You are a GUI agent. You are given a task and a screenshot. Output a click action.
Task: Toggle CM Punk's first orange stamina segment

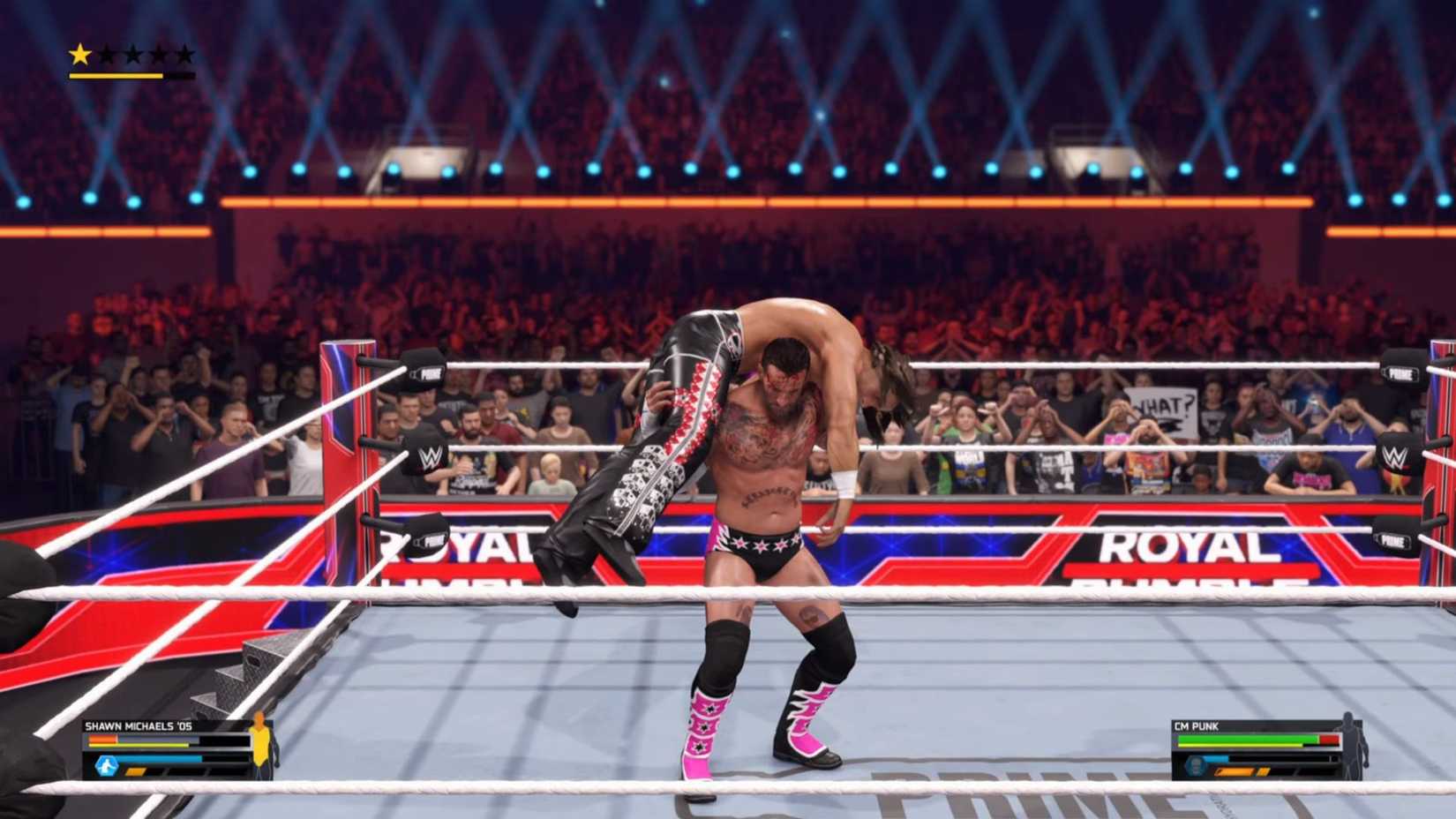point(1235,771)
